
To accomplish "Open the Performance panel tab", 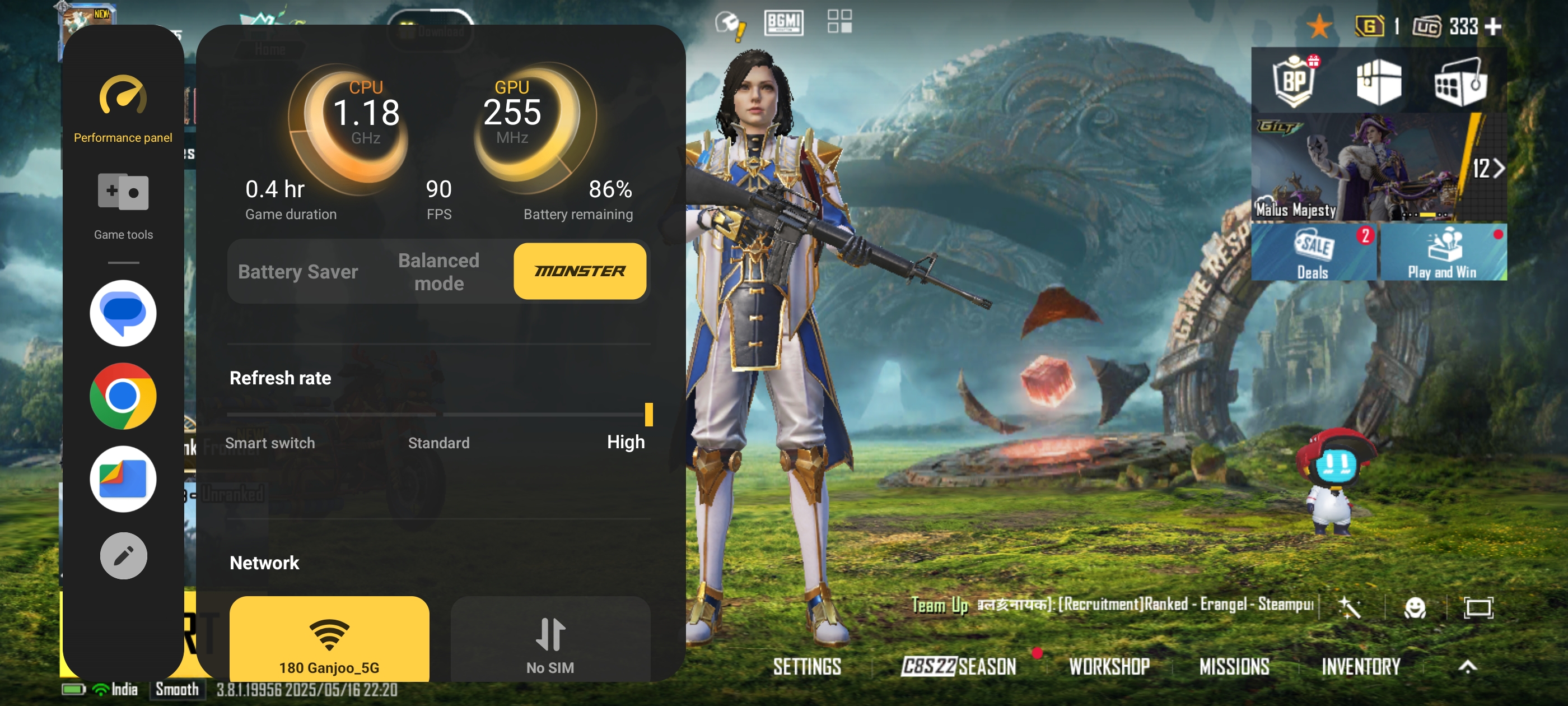I will 123,109.
